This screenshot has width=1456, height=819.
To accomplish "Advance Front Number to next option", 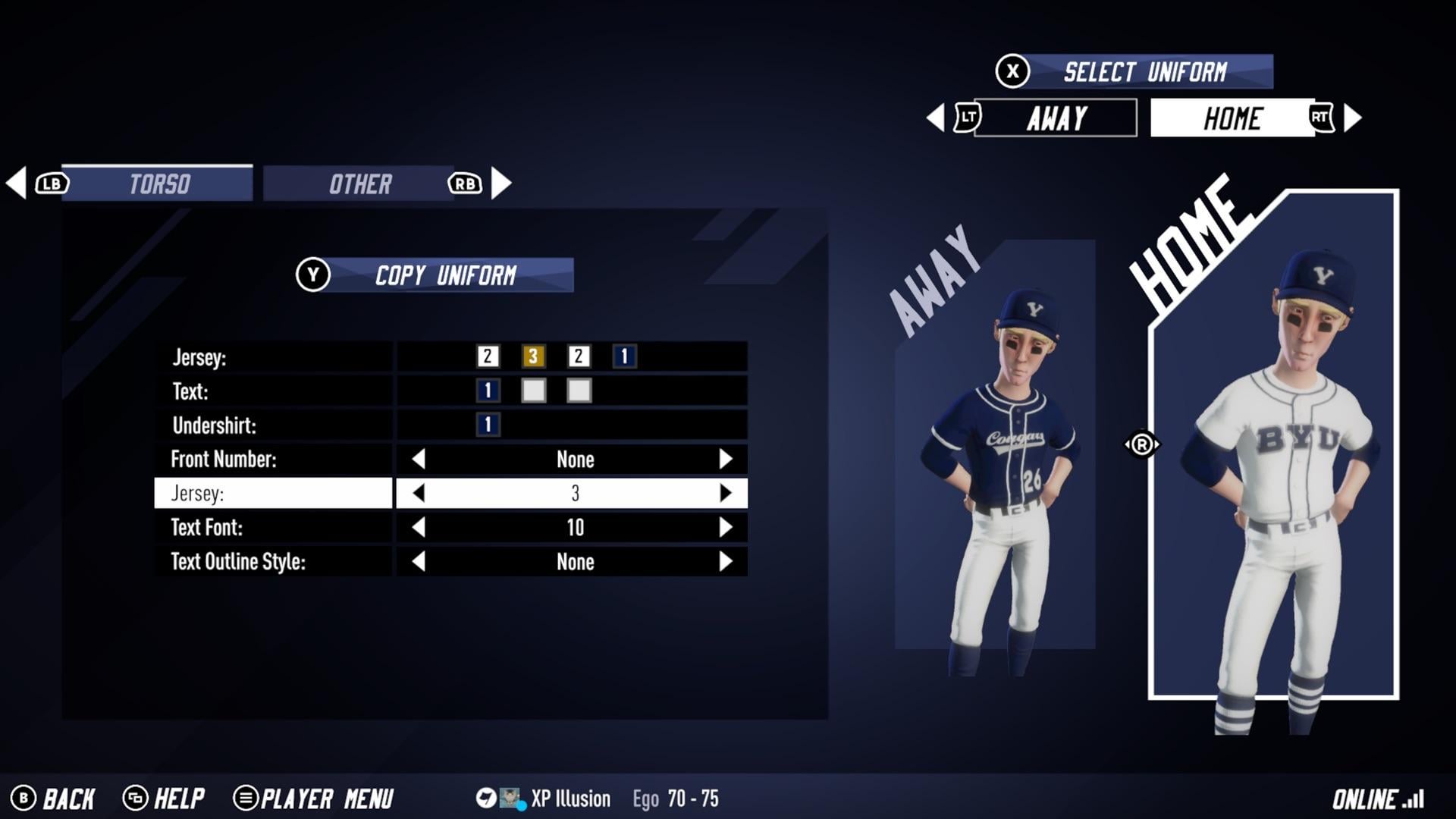I will coord(725,459).
